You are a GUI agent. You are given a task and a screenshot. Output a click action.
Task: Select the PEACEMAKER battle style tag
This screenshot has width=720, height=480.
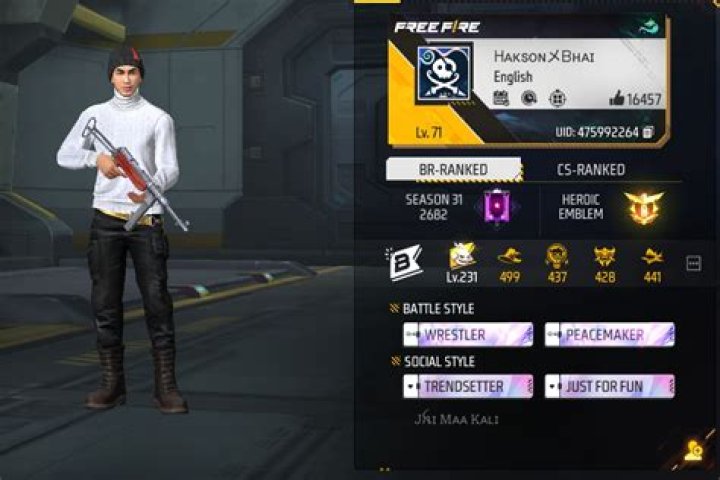click(x=610, y=335)
